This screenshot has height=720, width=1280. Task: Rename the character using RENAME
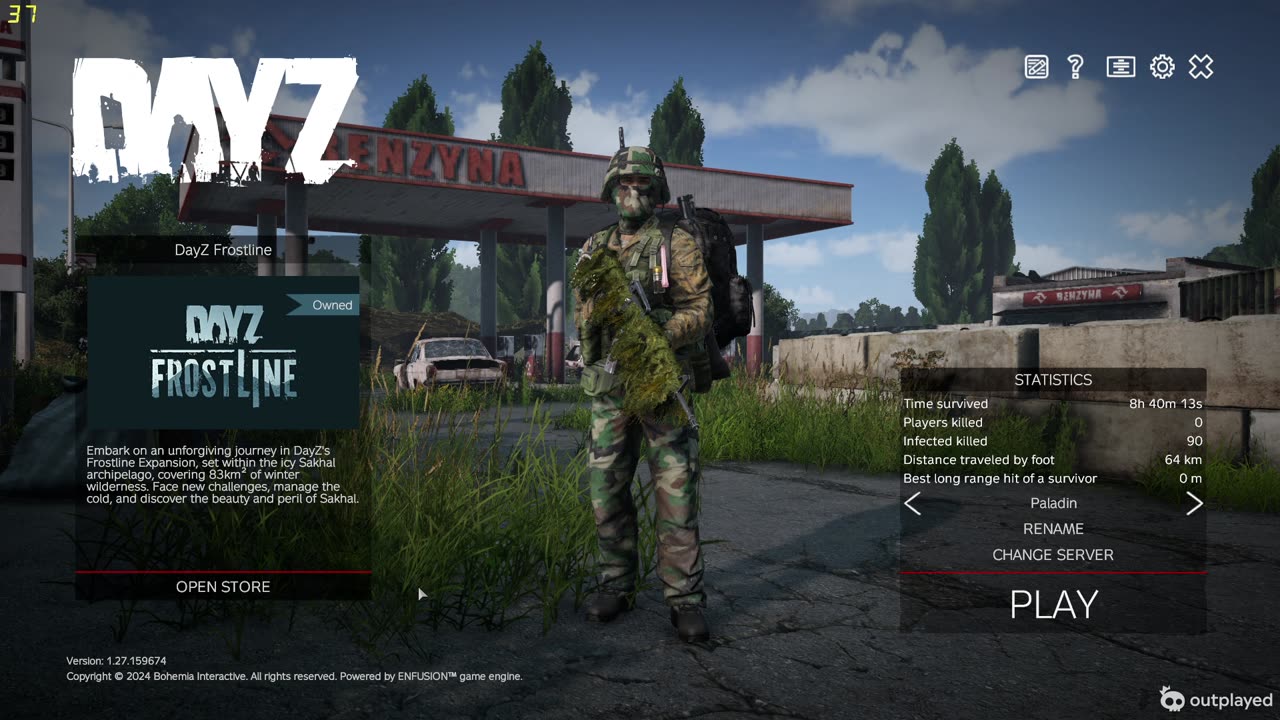point(1053,529)
